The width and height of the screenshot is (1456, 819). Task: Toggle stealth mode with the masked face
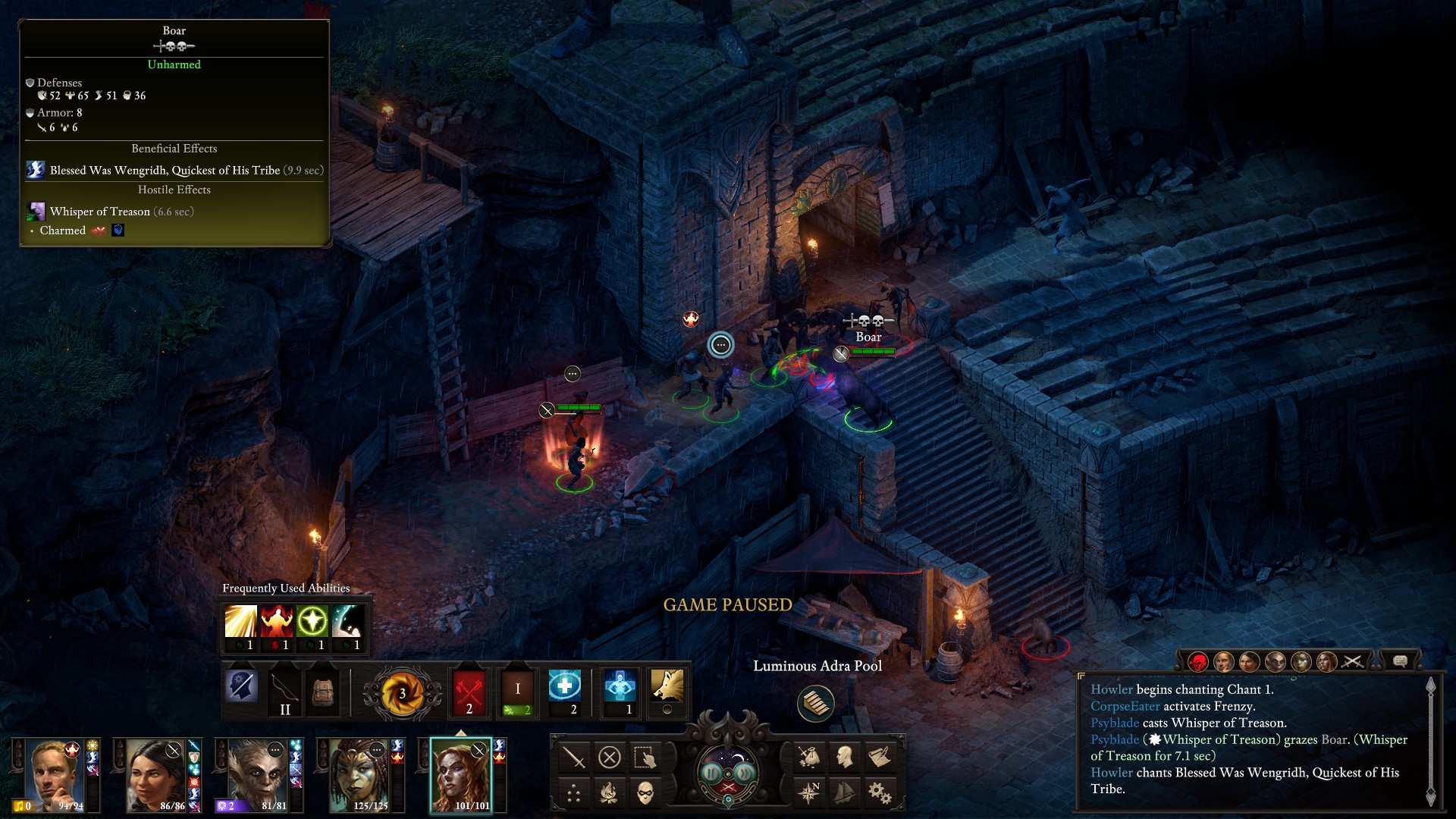tap(645, 793)
